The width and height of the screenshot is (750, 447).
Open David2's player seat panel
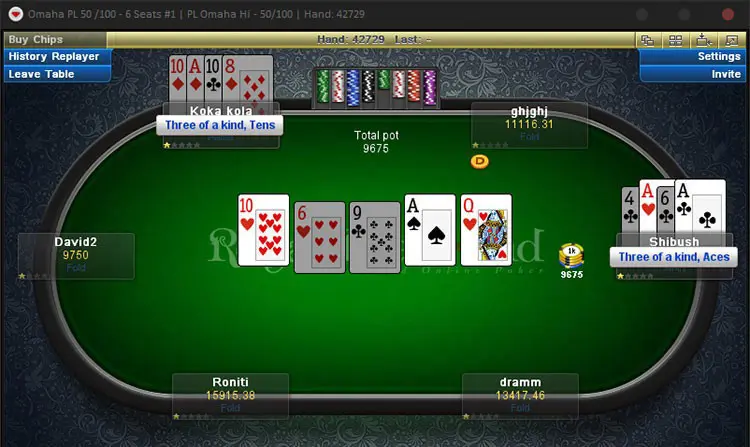77,256
